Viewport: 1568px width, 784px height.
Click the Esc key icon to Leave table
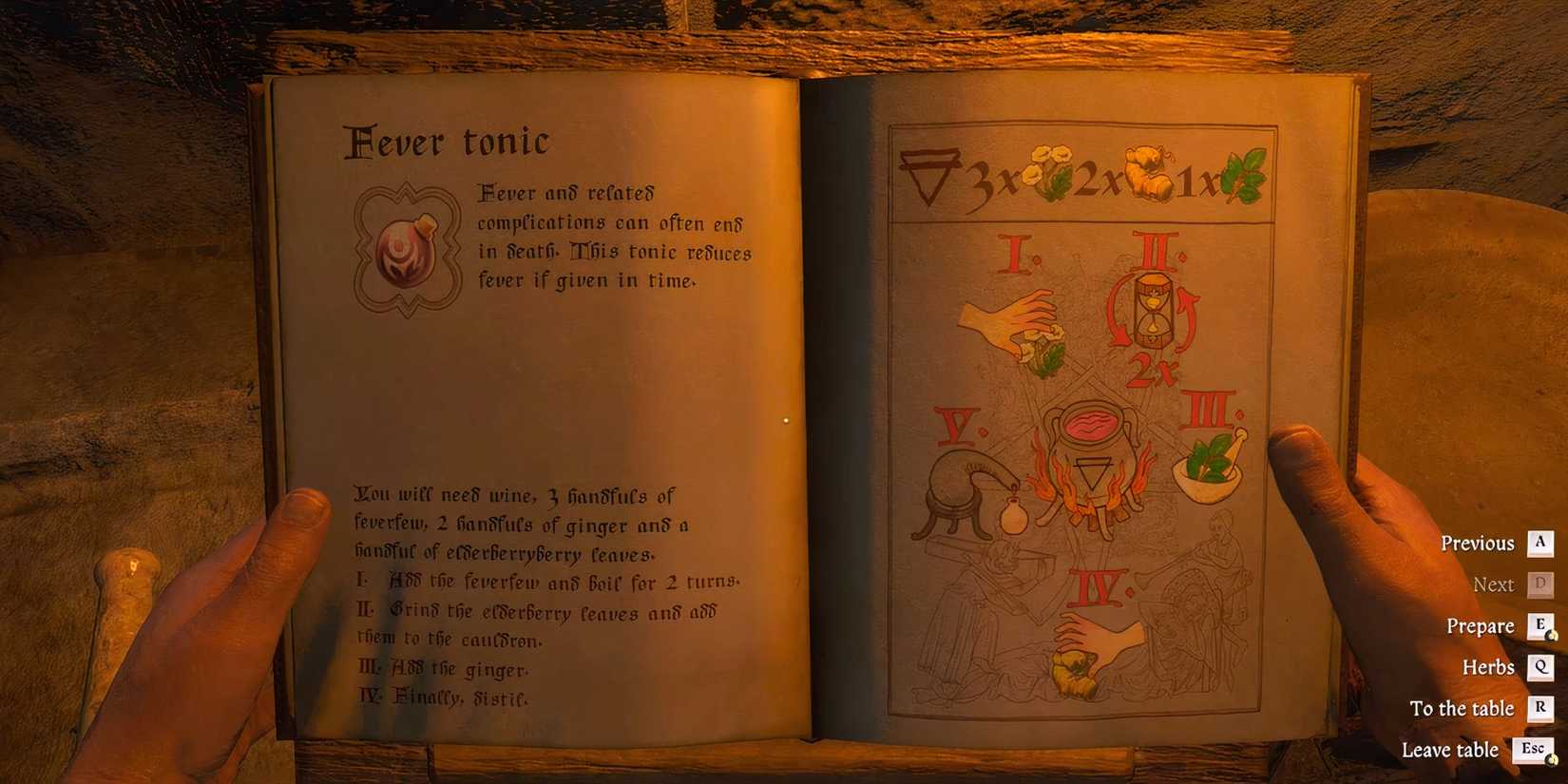click(1532, 749)
